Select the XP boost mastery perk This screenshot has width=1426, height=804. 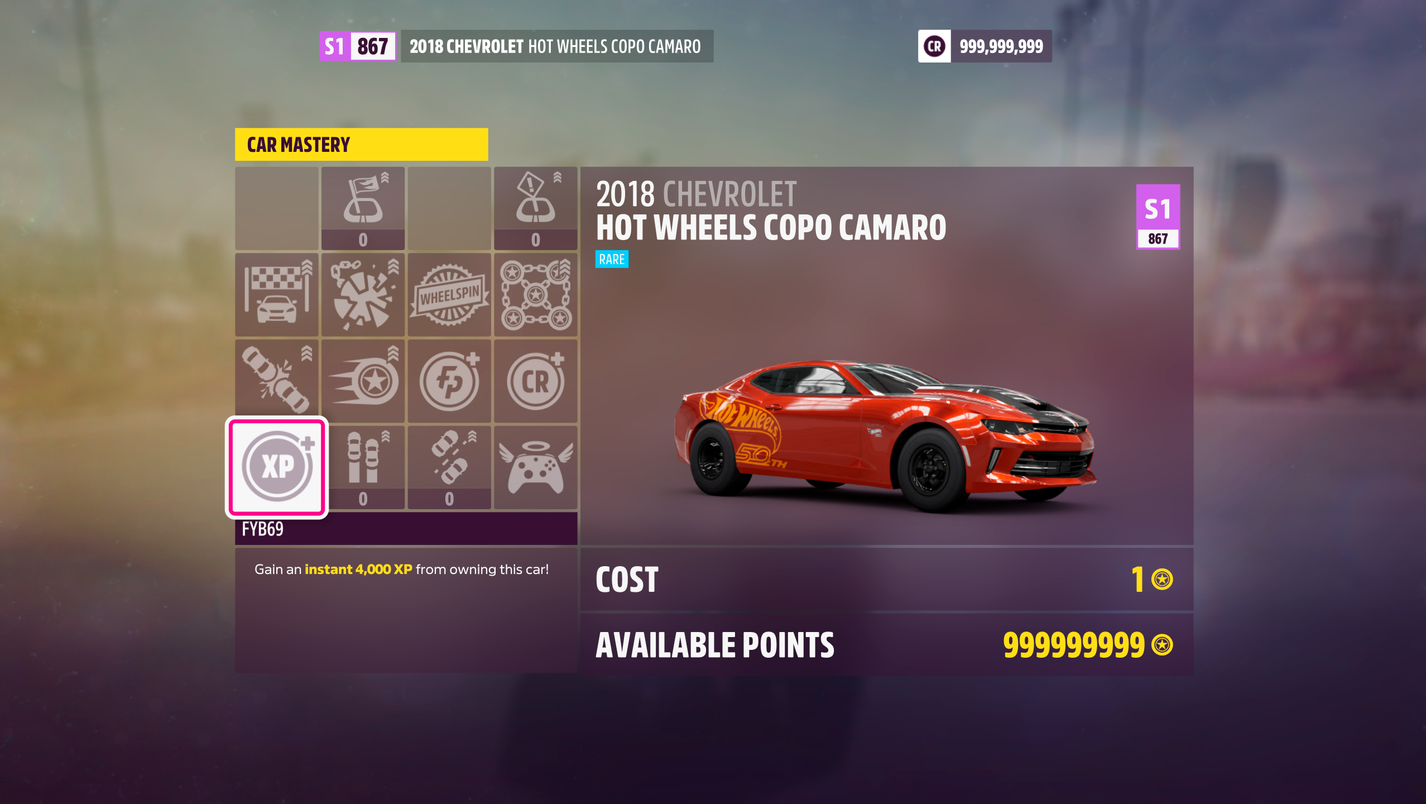pos(277,467)
